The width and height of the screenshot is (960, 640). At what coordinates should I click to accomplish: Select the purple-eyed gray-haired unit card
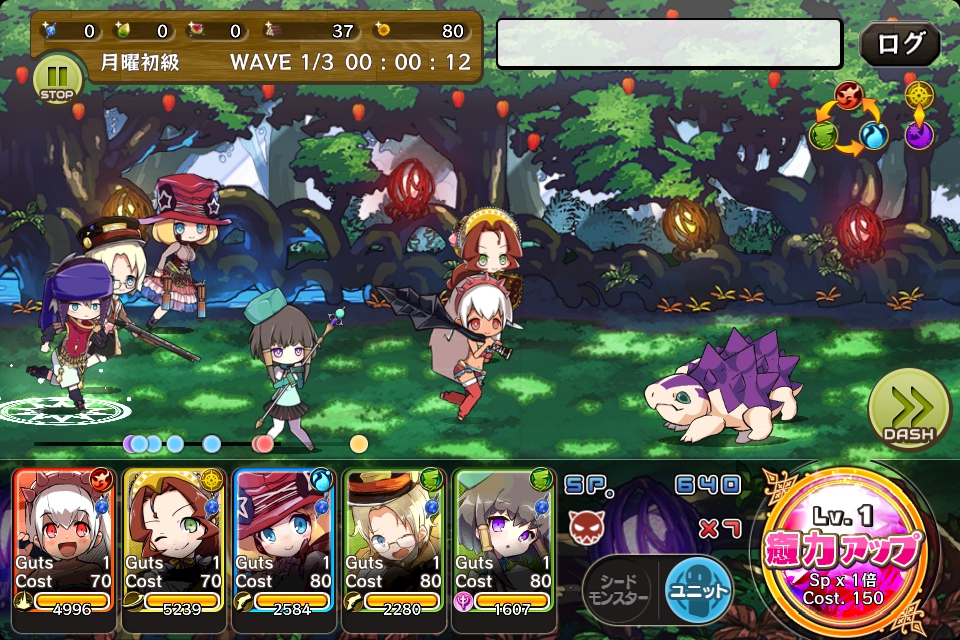[x=504, y=538]
